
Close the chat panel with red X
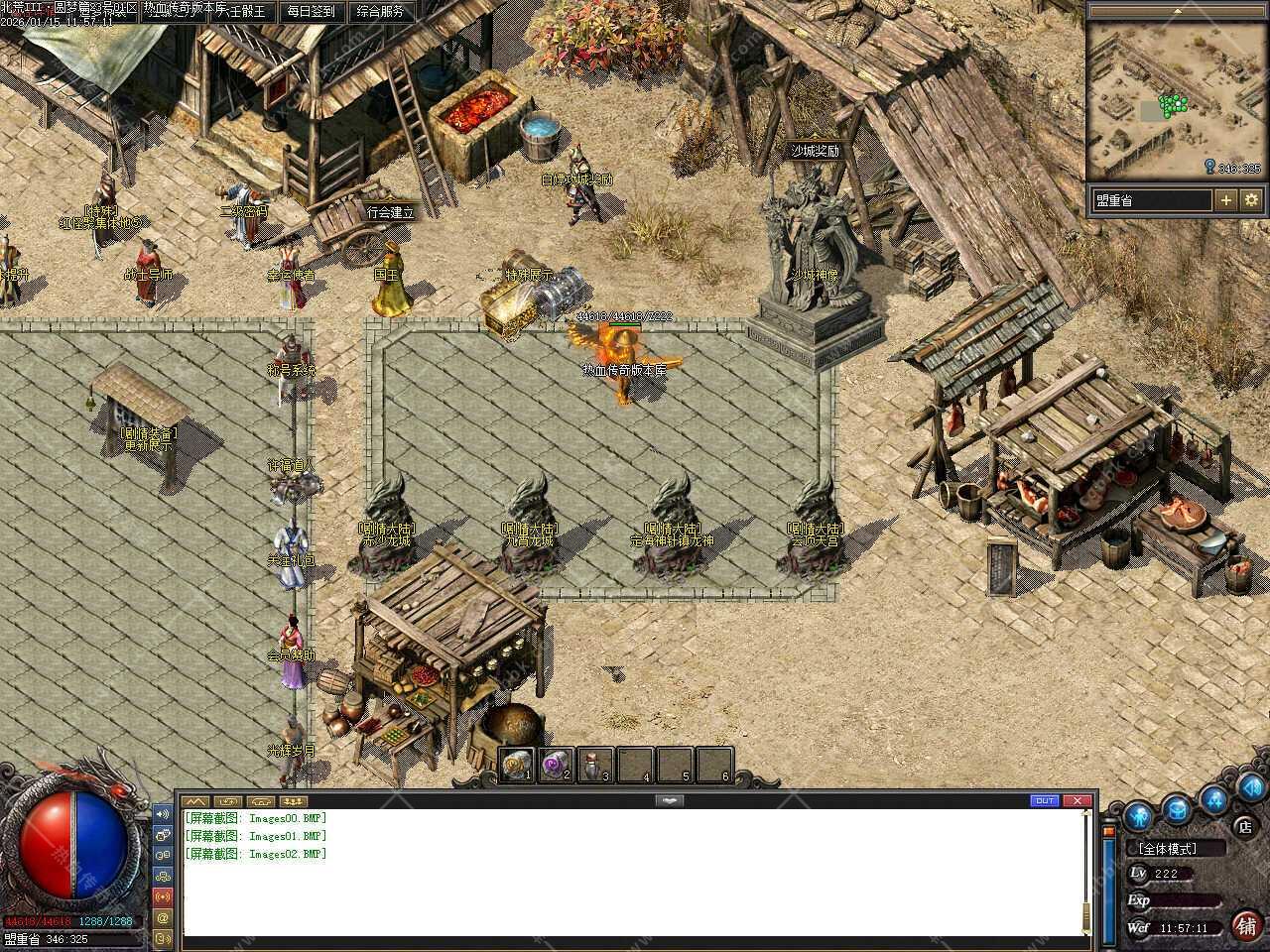(x=1077, y=800)
